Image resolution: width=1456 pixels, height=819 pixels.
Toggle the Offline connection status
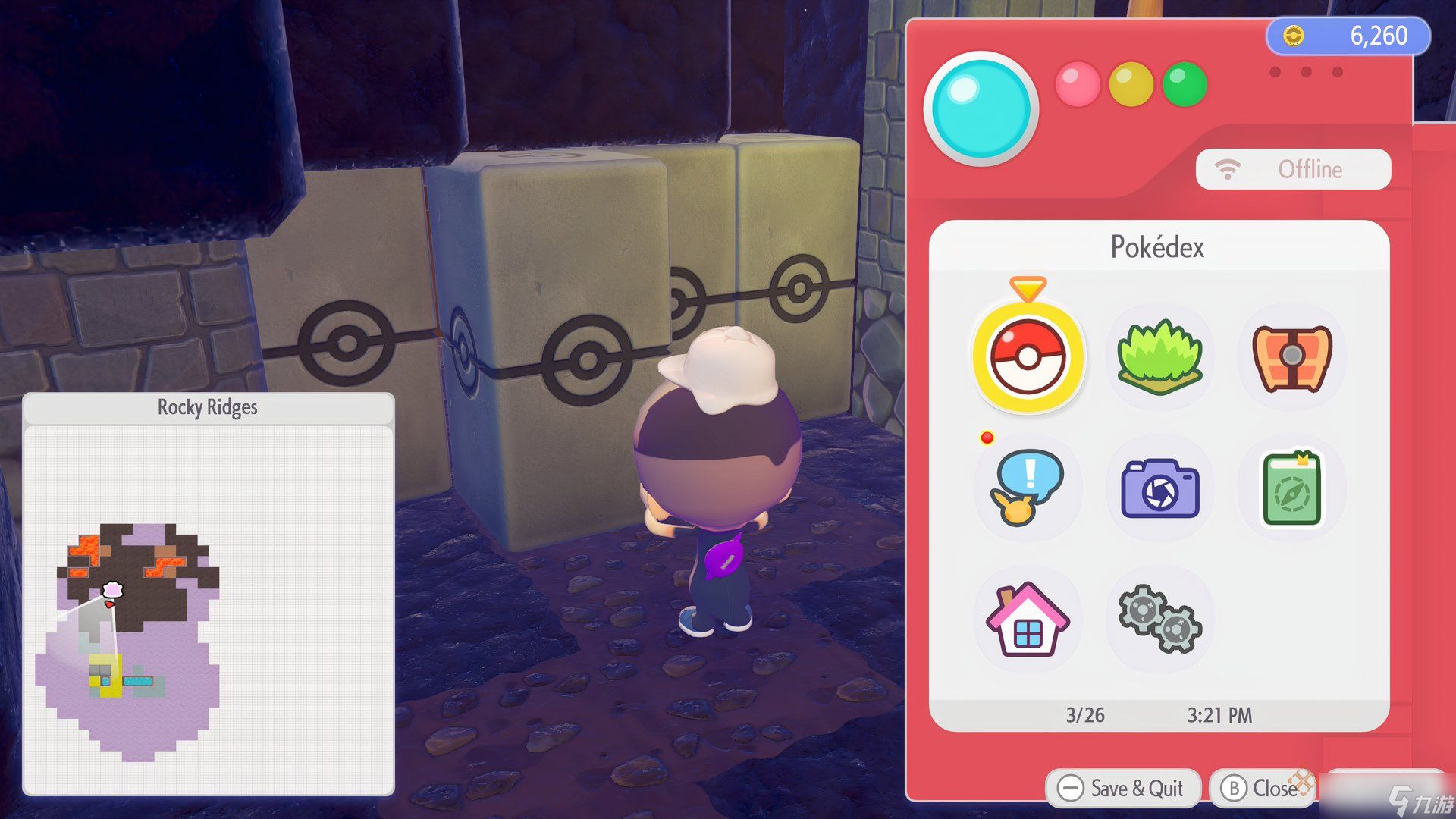[1309, 169]
